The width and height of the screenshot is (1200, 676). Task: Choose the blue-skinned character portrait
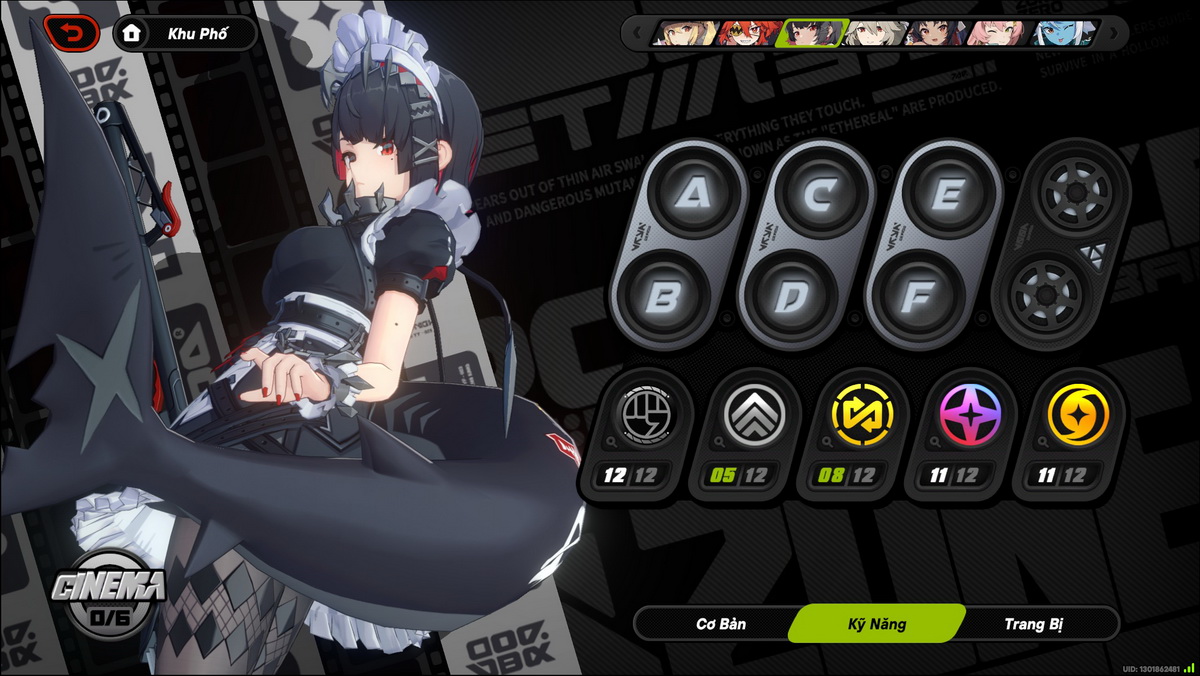point(1063,33)
